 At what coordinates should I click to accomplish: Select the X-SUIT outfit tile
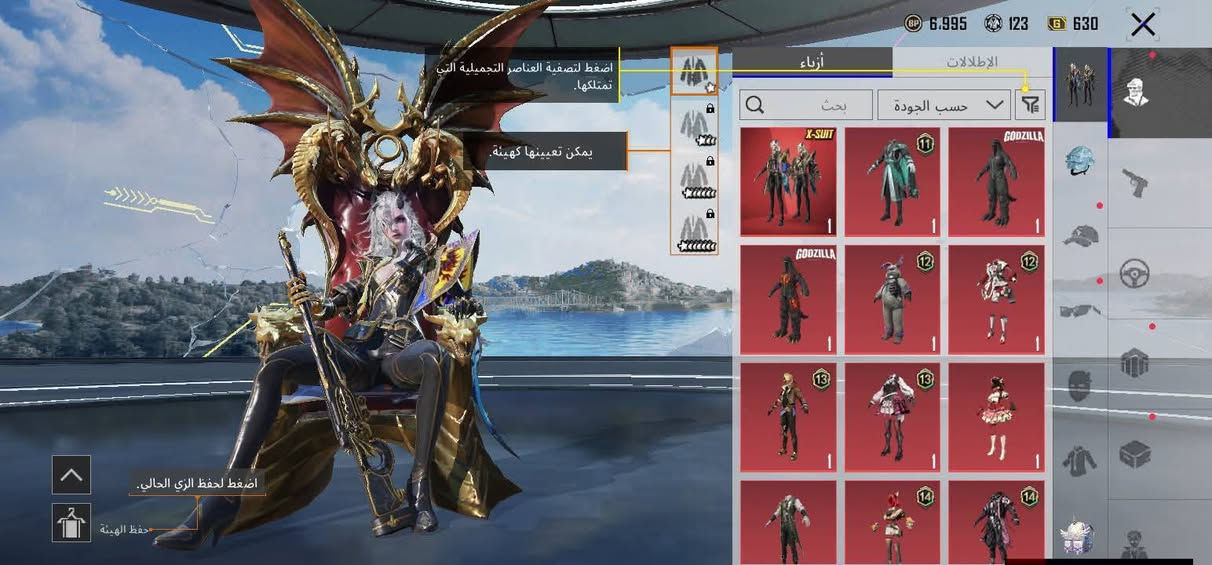point(788,181)
